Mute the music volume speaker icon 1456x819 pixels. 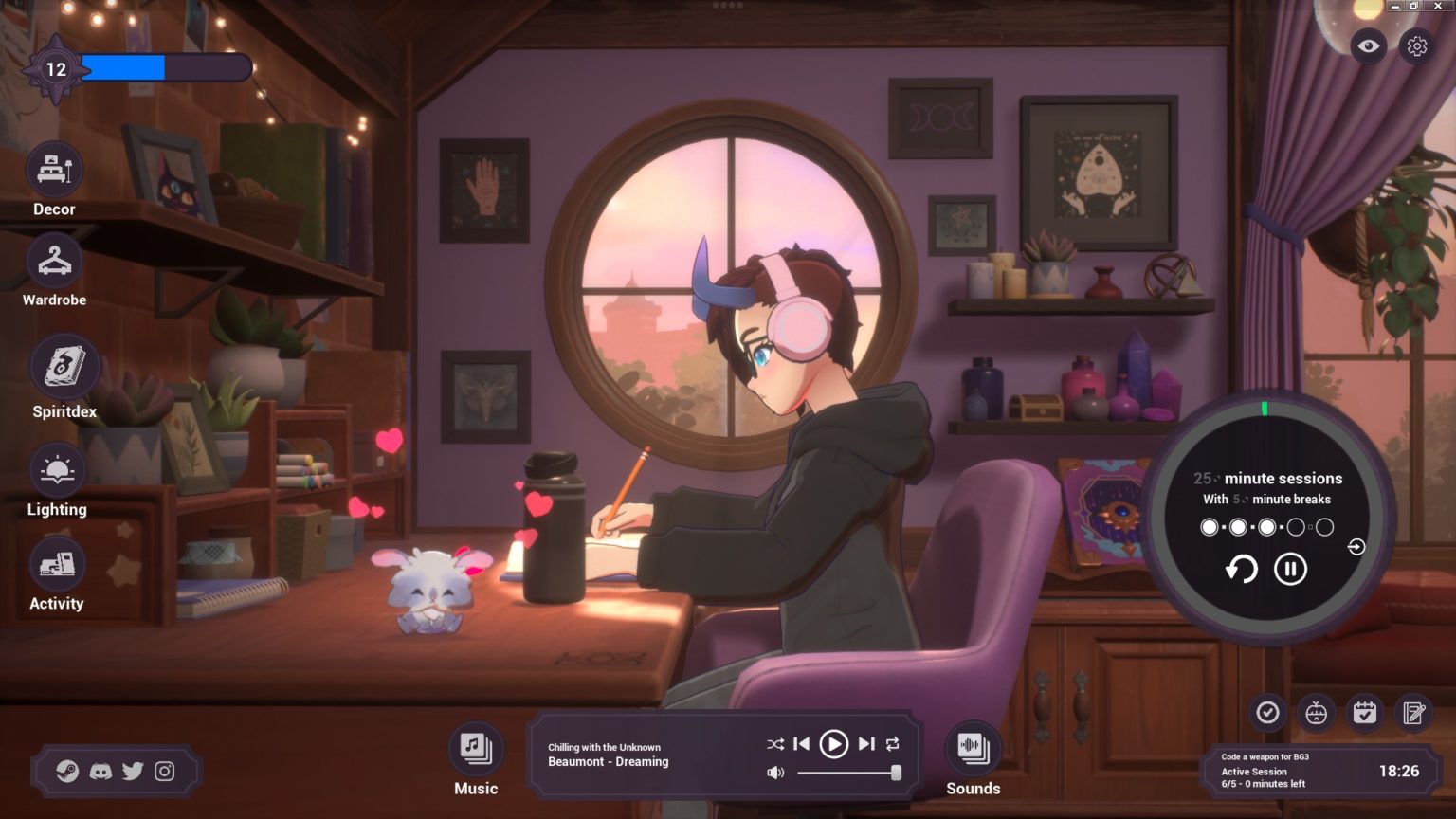click(775, 773)
